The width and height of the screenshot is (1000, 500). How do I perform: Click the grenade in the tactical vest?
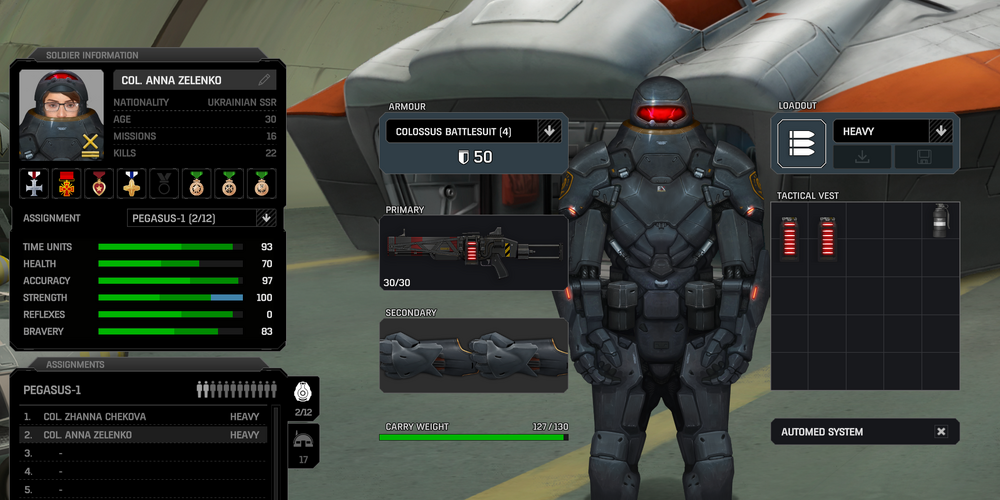[x=940, y=221]
